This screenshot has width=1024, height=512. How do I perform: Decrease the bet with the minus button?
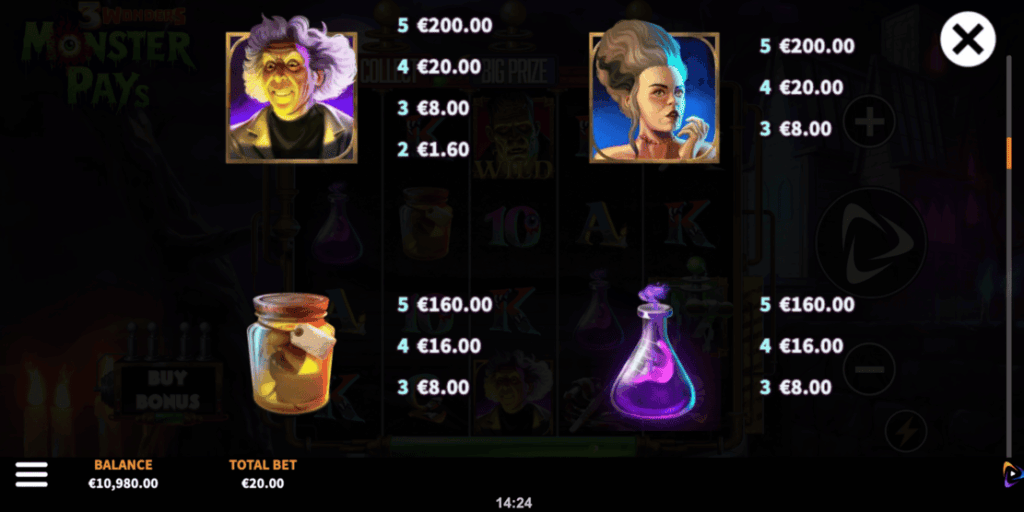[869, 369]
